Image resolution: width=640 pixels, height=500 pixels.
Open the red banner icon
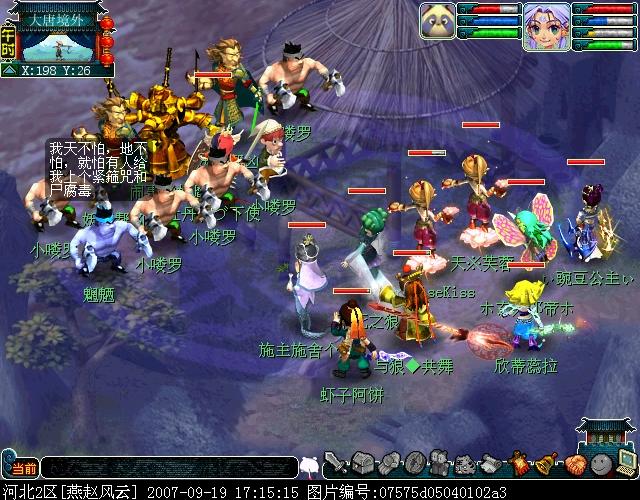point(520,464)
